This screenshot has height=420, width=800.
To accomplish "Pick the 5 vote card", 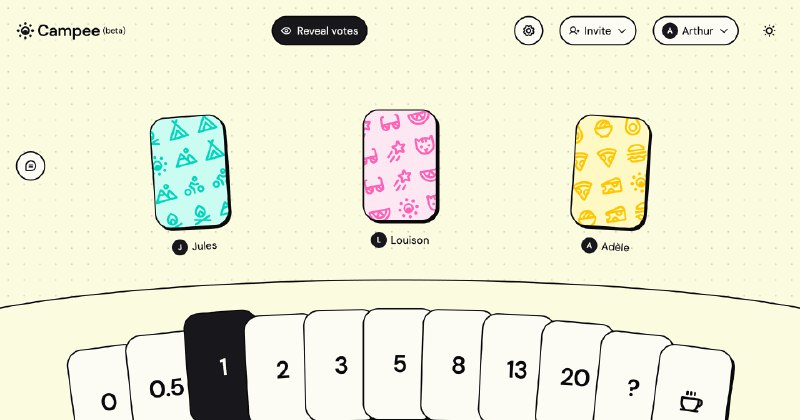I will (x=399, y=363).
